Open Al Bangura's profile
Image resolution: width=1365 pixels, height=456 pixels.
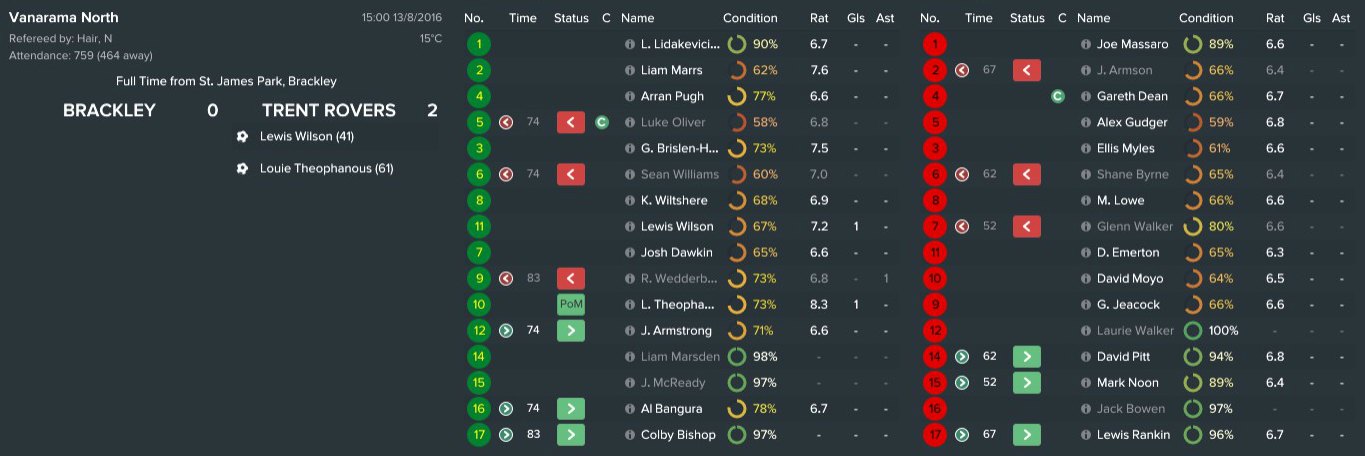[671, 409]
